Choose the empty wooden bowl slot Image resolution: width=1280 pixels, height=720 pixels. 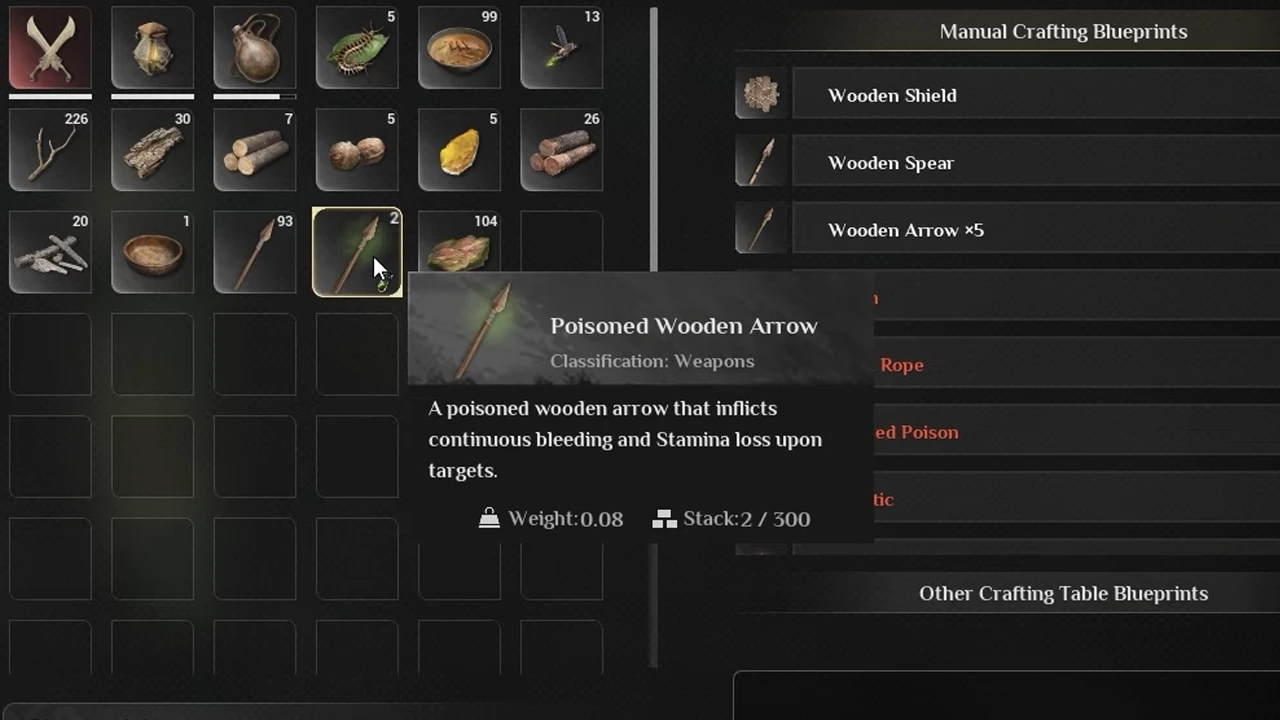point(152,252)
